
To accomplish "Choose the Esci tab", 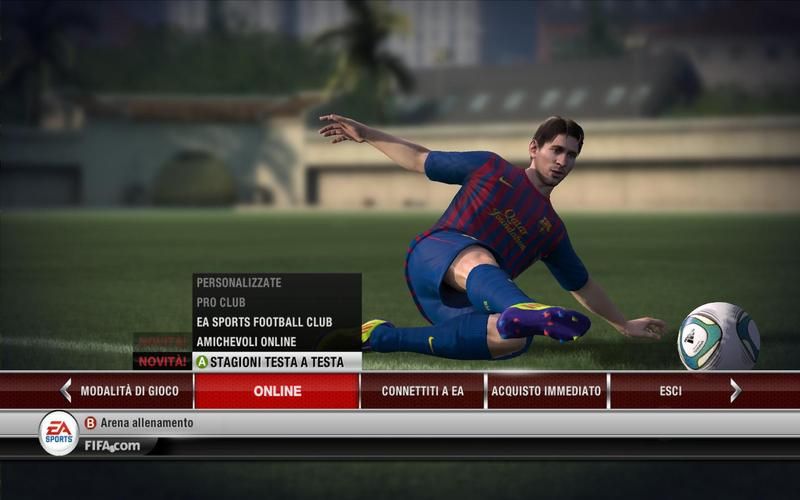I will (x=670, y=391).
